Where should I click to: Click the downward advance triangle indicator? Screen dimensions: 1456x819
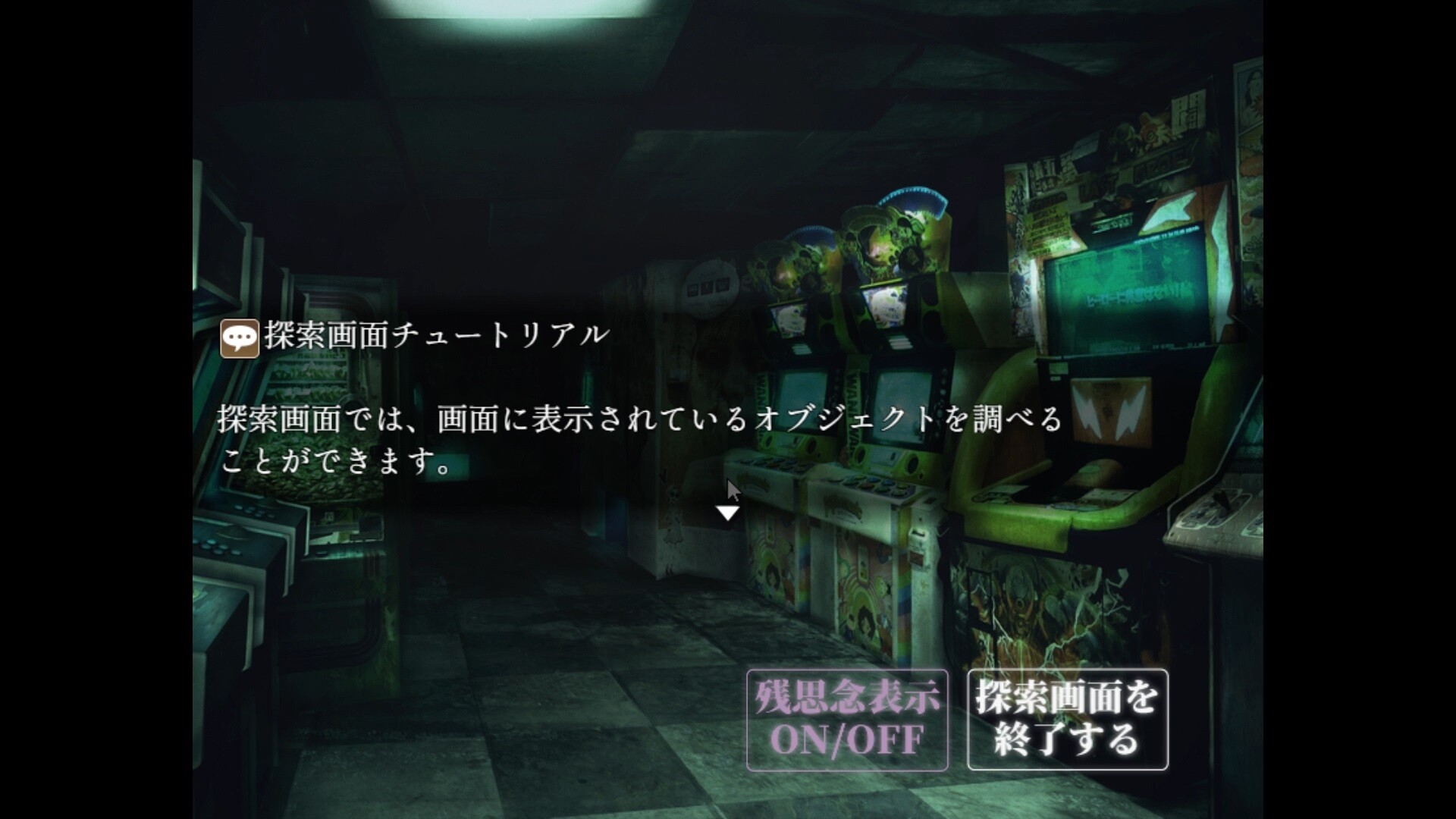pyautogui.click(x=729, y=513)
